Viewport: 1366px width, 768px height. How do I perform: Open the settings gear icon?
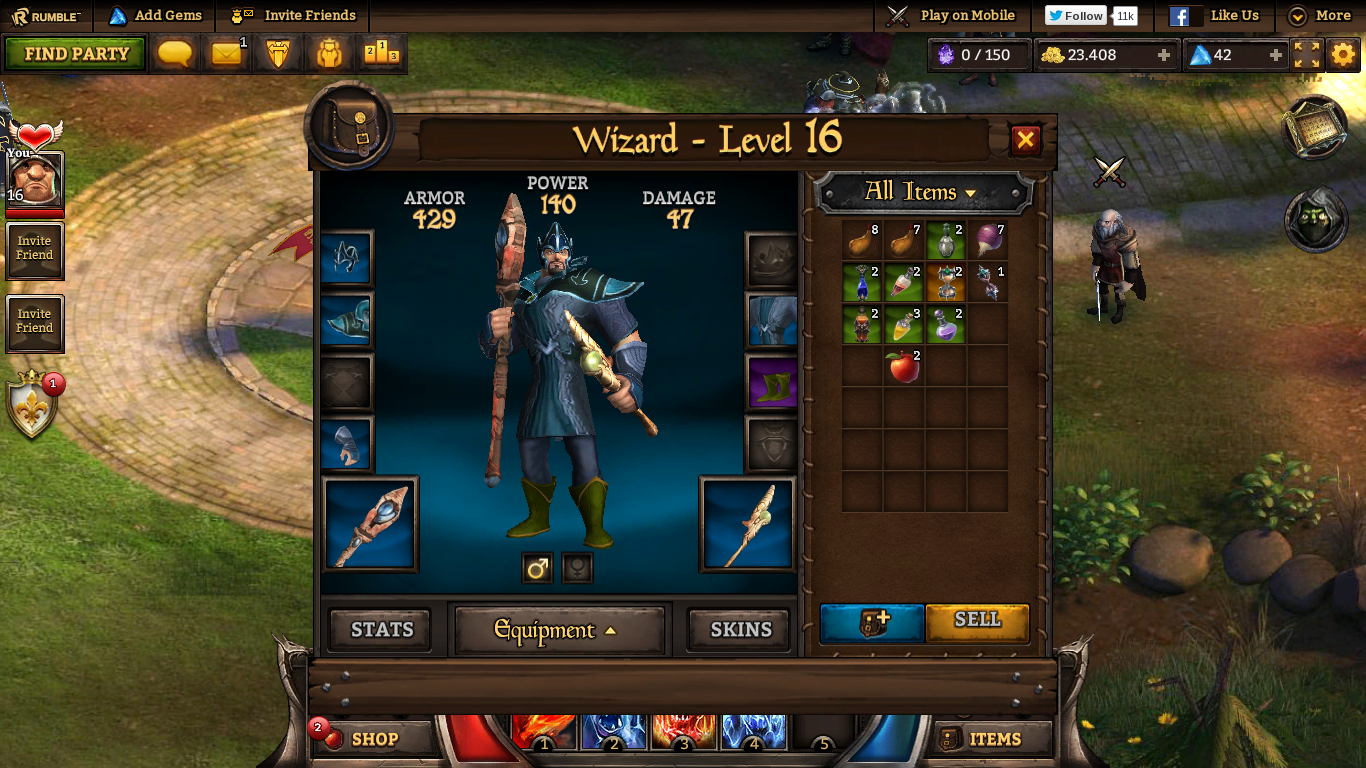pyautogui.click(x=1343, y=54)
